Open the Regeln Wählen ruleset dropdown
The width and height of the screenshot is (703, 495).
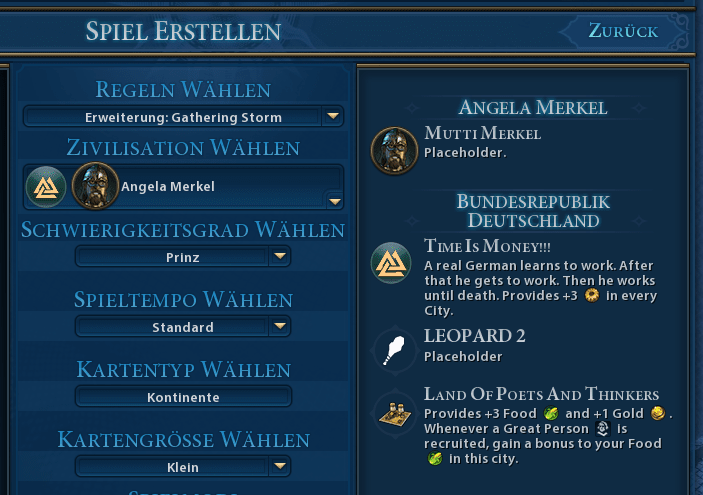[x=183, y=117]
